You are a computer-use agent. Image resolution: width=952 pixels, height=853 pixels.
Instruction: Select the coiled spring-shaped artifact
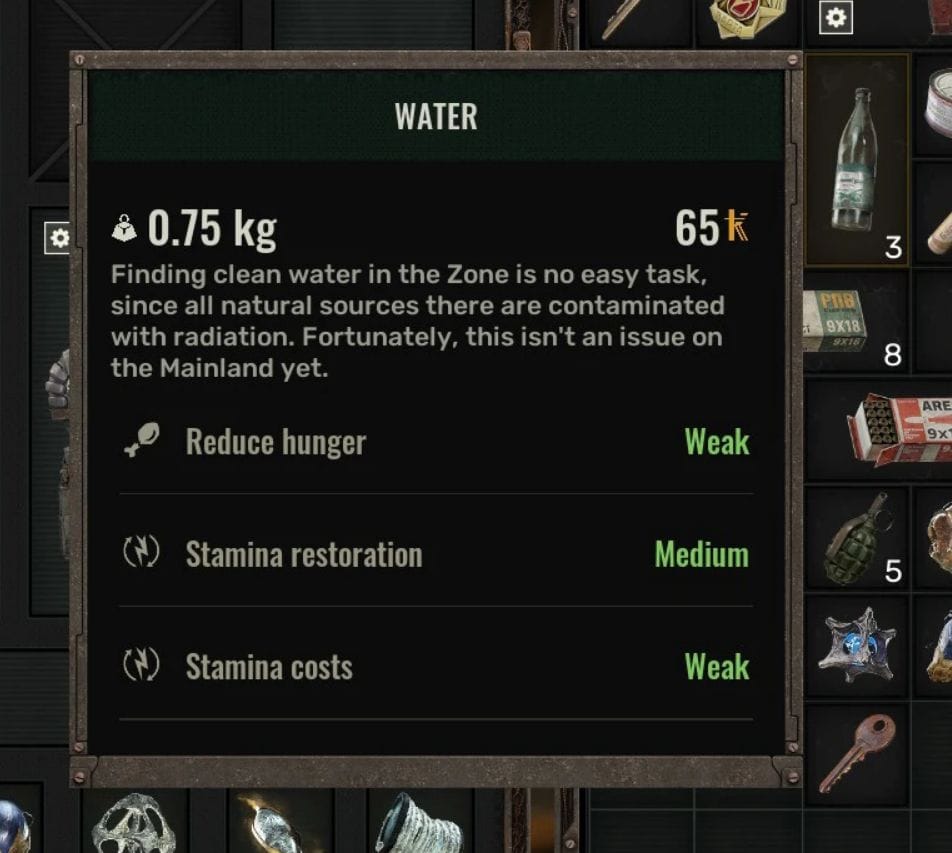[x=418, y=823]
